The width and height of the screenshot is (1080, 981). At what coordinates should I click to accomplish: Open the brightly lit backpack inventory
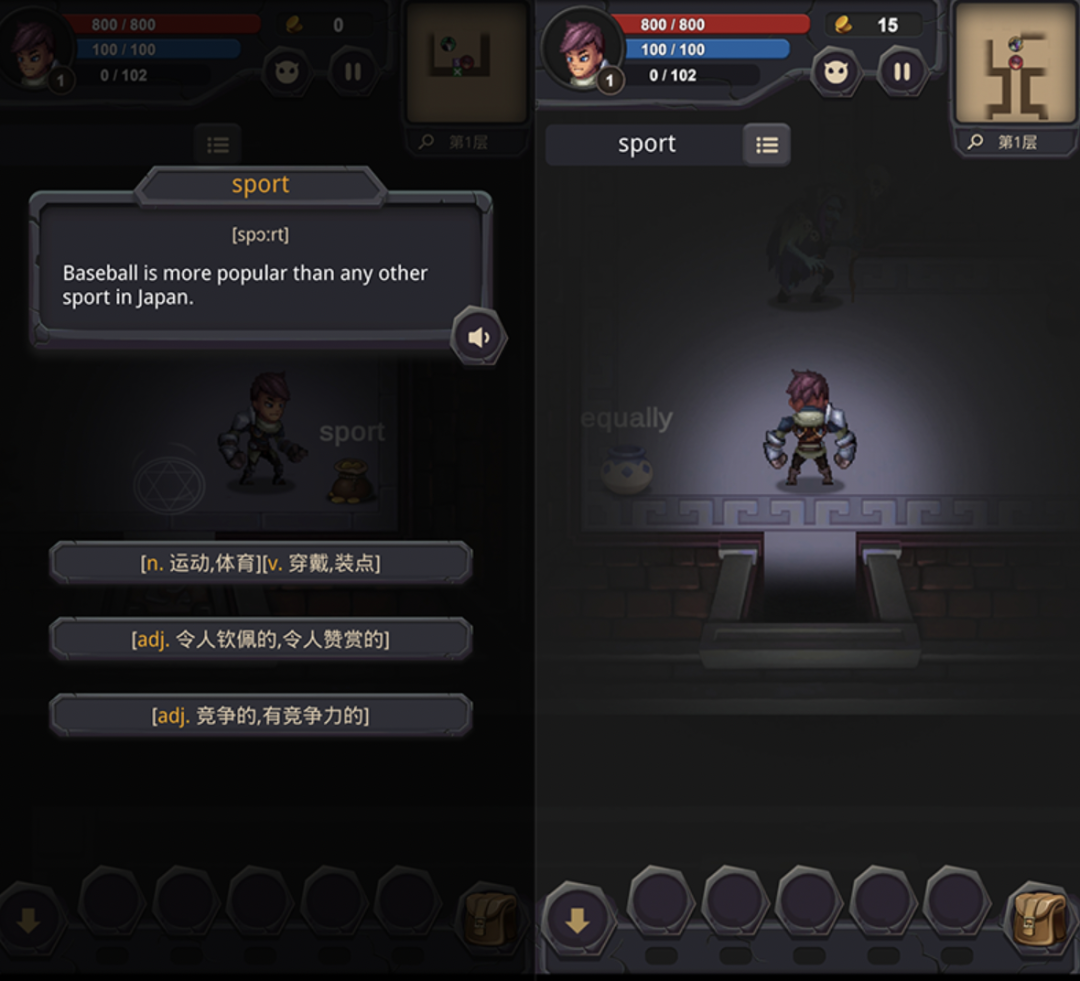coord(1040,918)
